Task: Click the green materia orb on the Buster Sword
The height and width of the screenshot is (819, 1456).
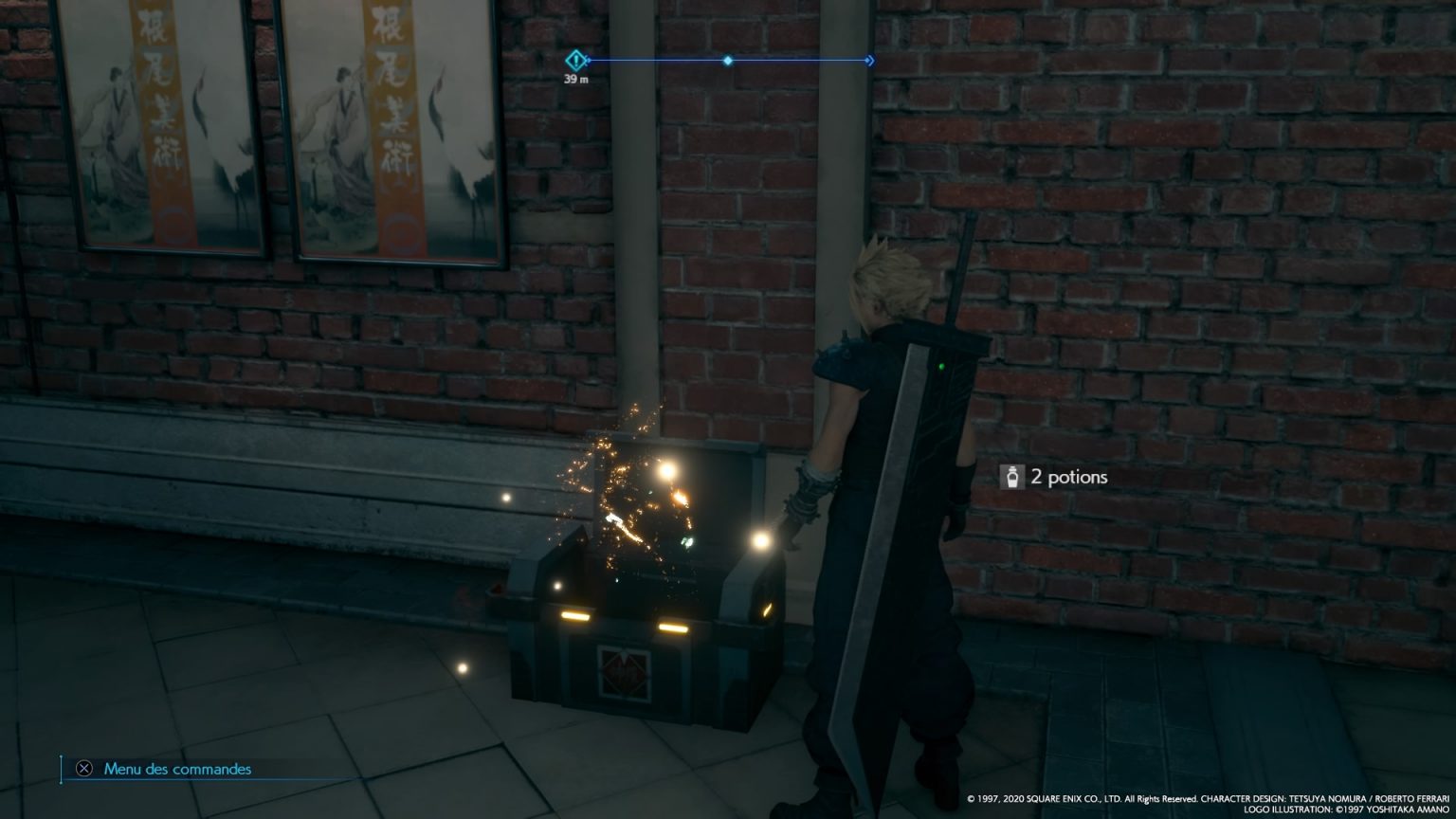Action: pyautogui.click(x=939, y=365)
